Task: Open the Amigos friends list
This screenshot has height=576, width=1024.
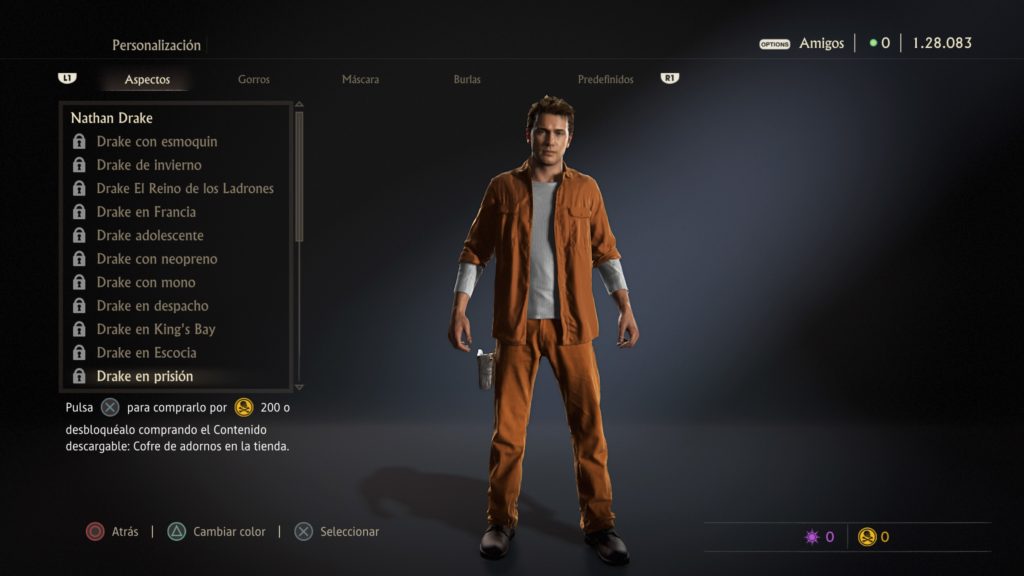Action: 820,43
